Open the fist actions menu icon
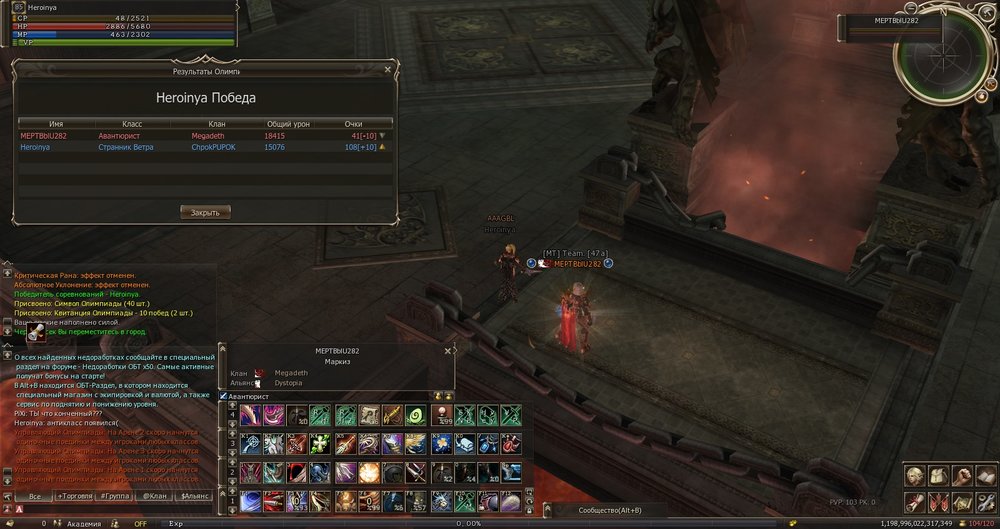Screen dimensions: 1000x529 click(x=961, y=477)
